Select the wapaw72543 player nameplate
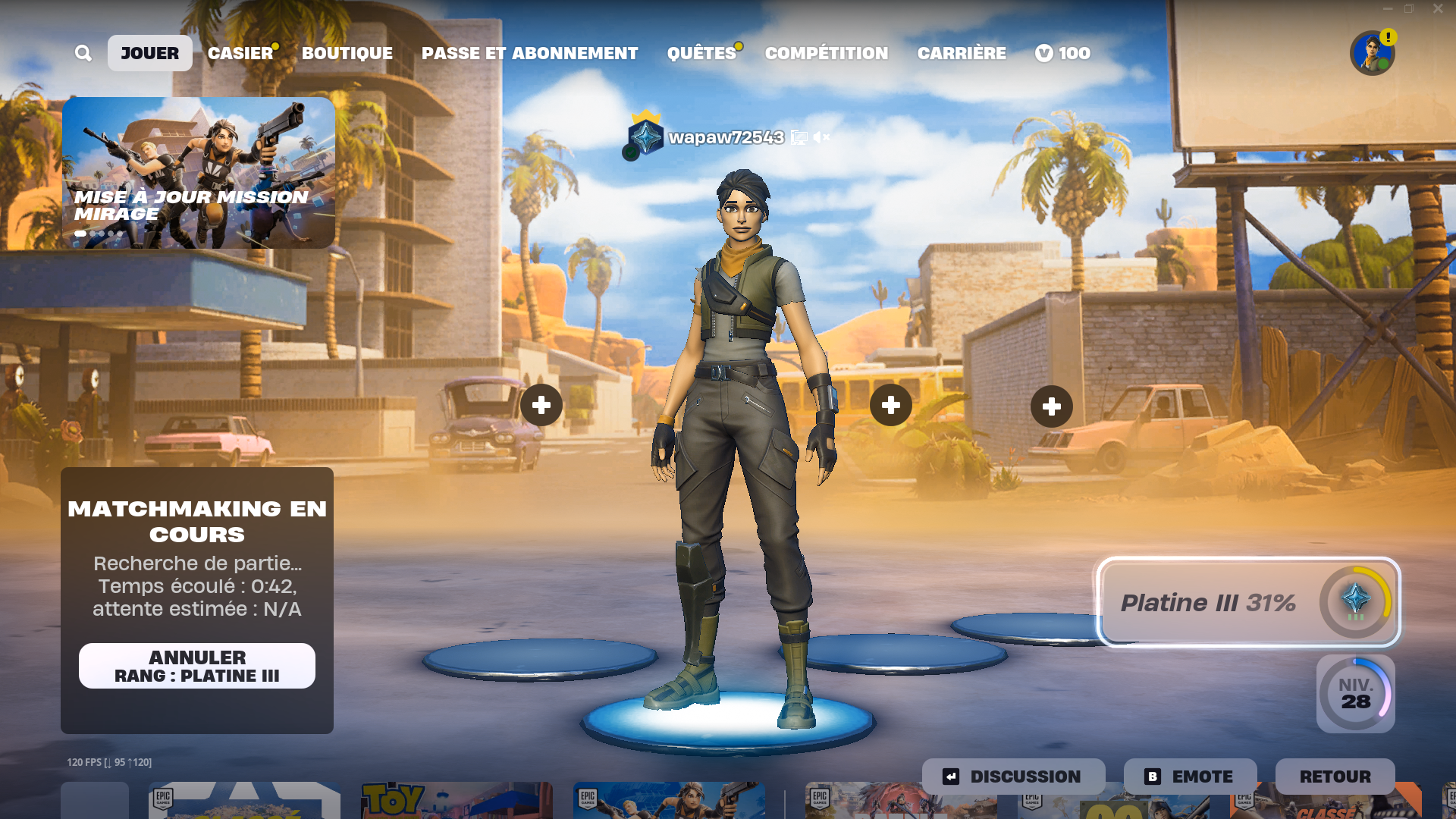Image resolution: width=1456 pixels, height=819 pixels. click(725, 137)
